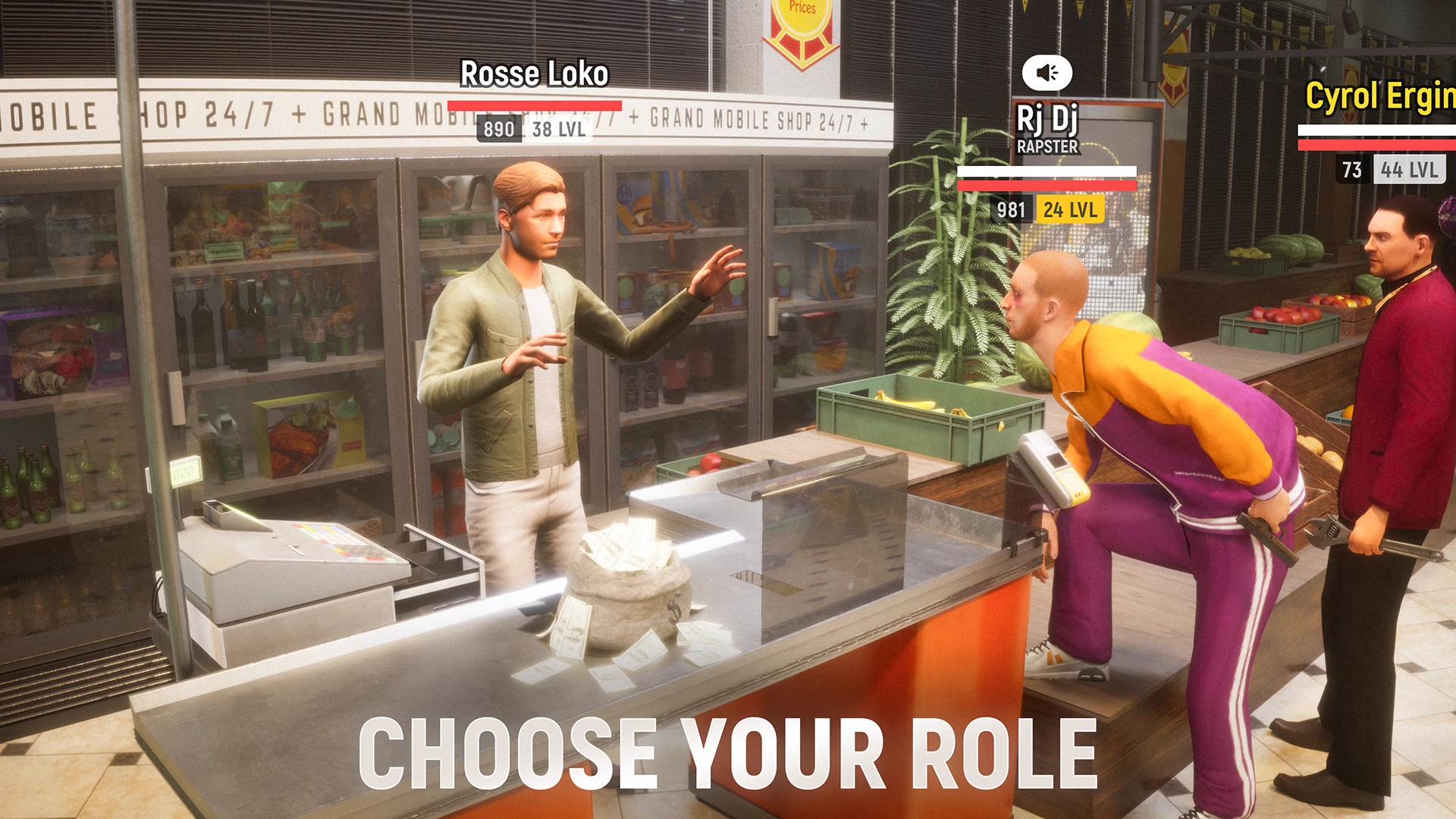Click the speaker voice icon above Rj Dj
The height and width of the screenshot is (819, 1456).
point(1046,73)
